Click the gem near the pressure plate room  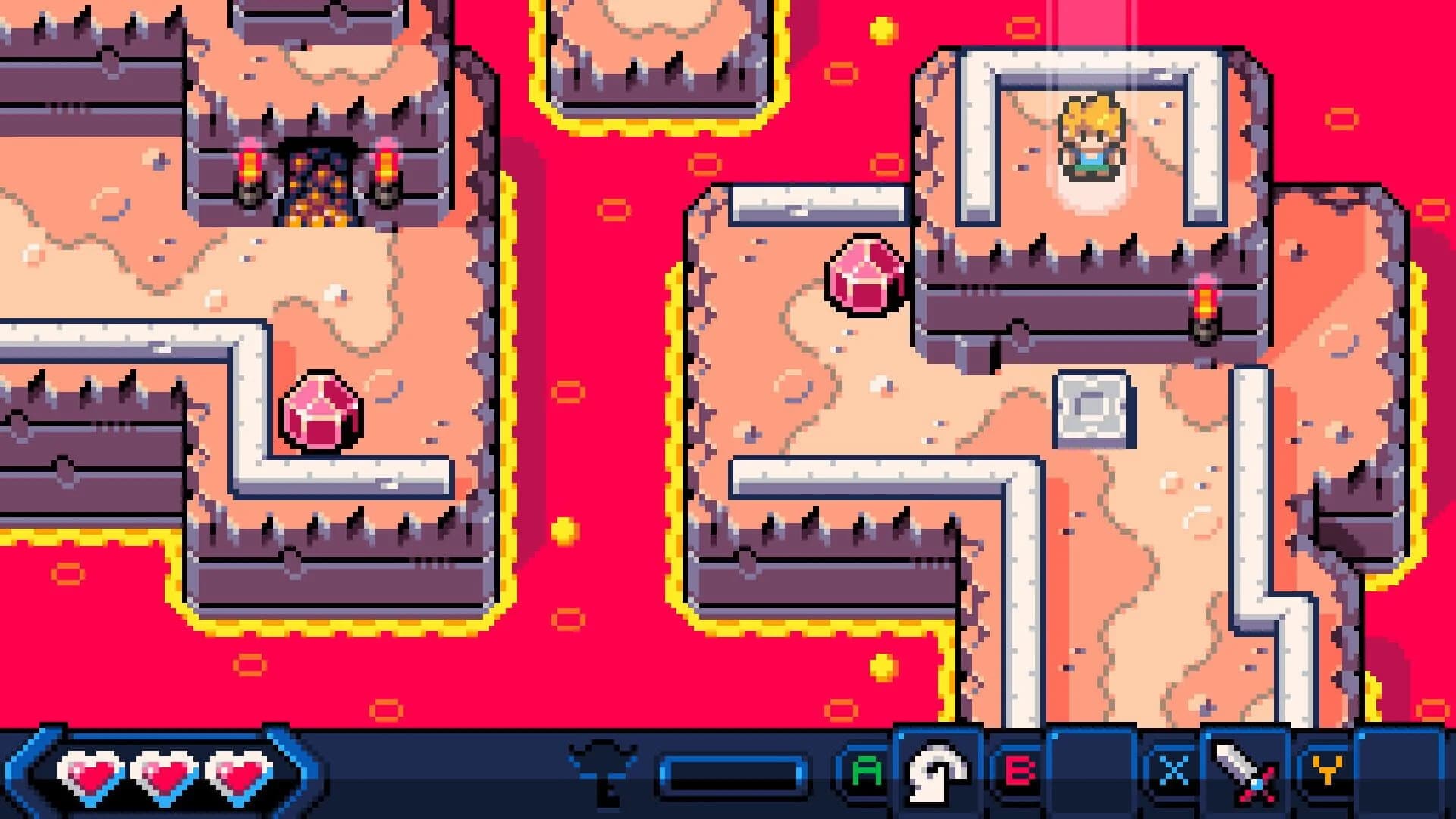tap(864, 277)
